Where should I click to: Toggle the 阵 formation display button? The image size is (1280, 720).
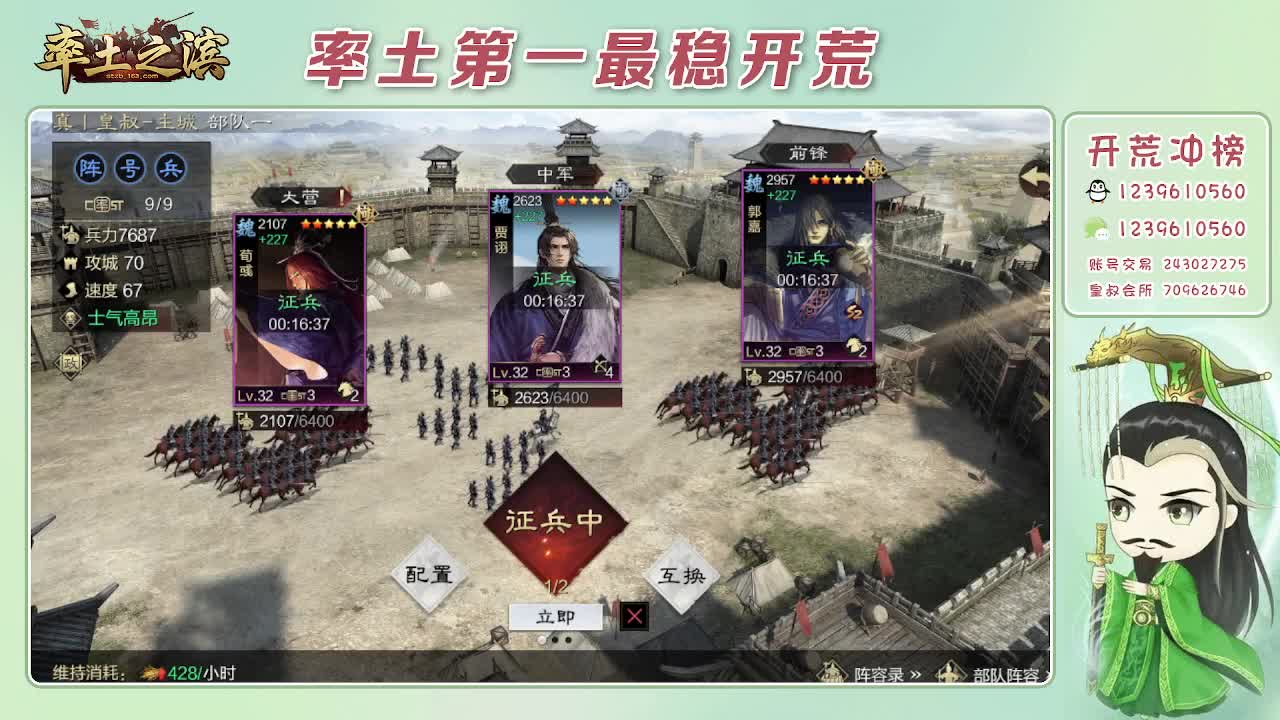pyautogui.click(x=91, y=169)
